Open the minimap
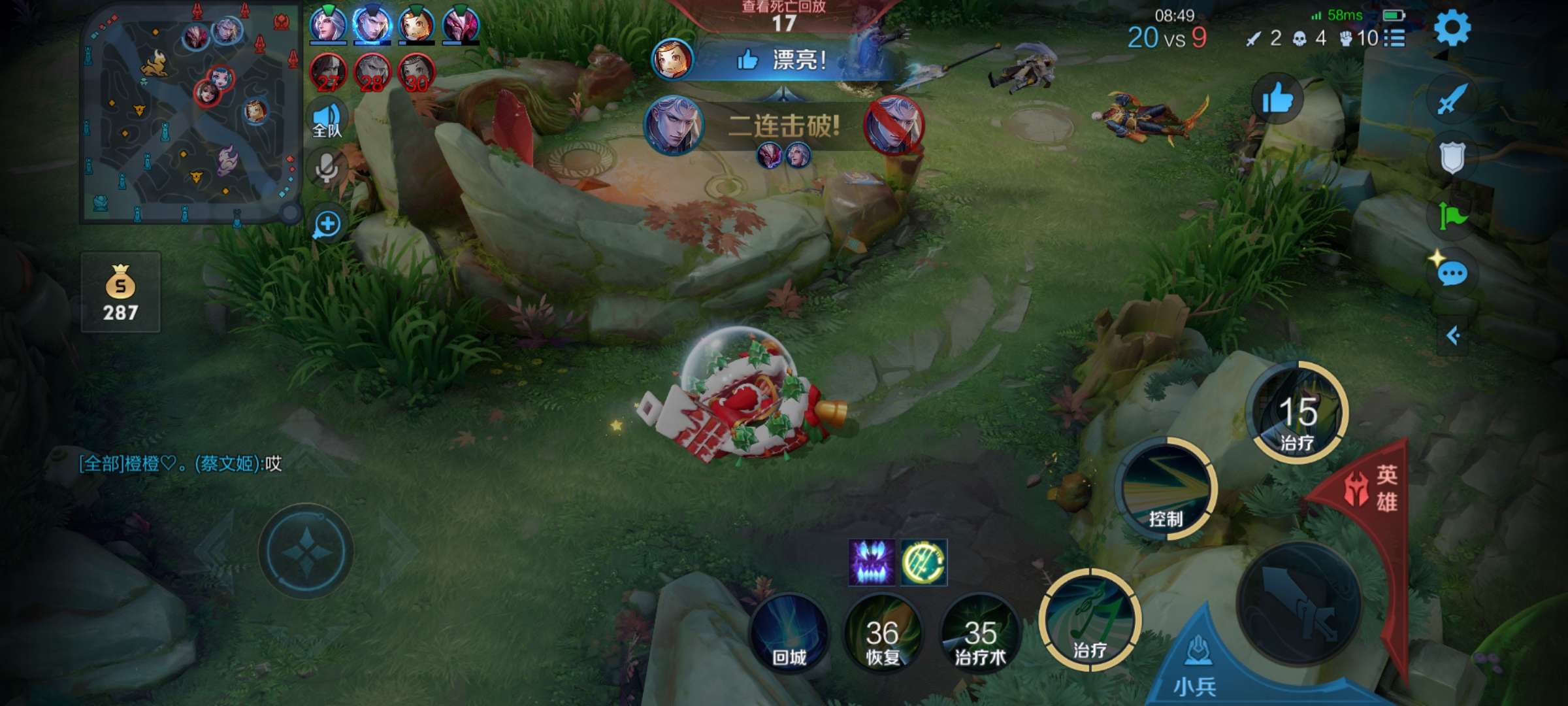1568x706 pixels. point(189,114)
